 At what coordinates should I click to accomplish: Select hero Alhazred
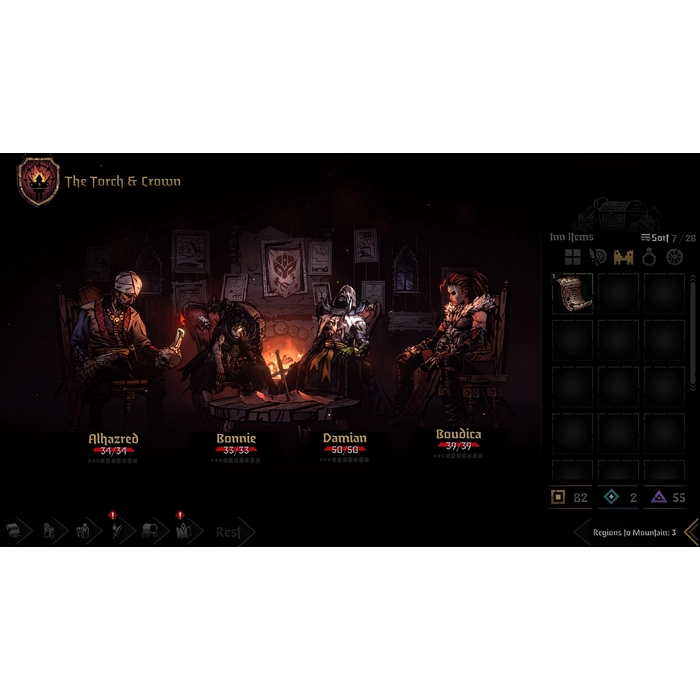tap(113, 438)
